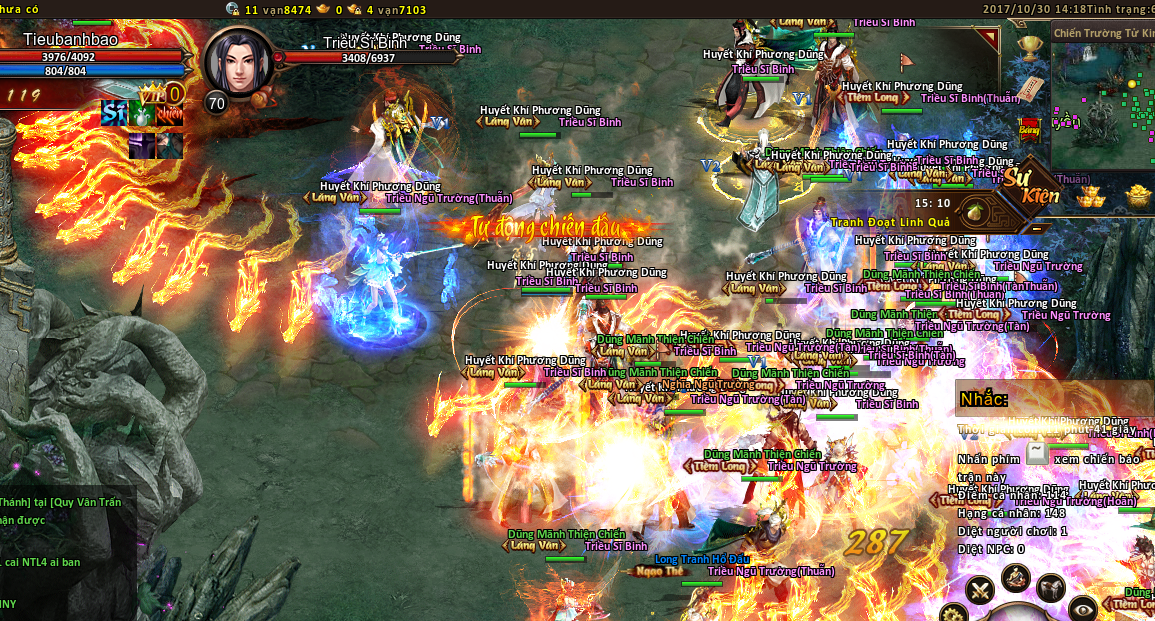Select the red Chiến buff icon
Screen dimensions: 1155x621
[169, 114]
